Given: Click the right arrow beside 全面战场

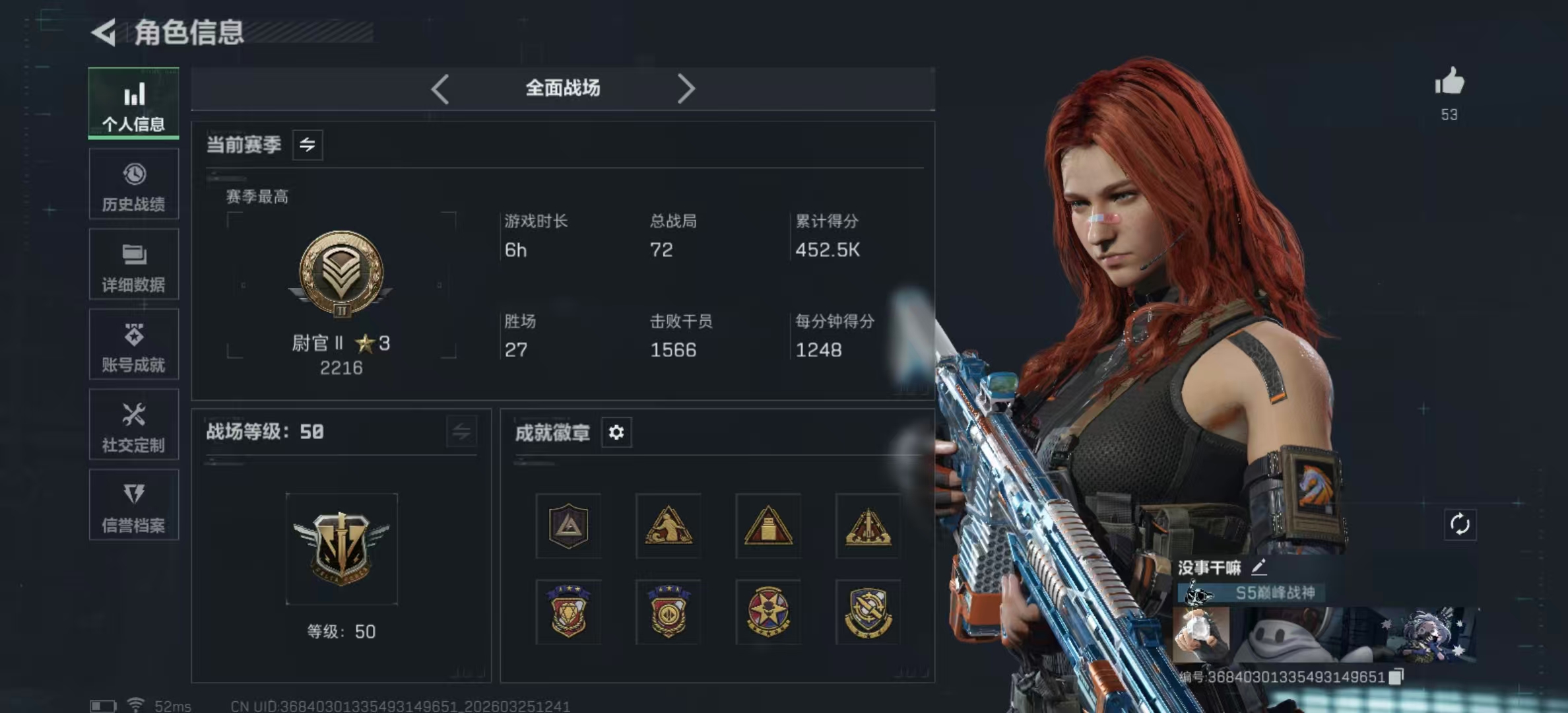Looking at the screenshot, I should 686,88.
